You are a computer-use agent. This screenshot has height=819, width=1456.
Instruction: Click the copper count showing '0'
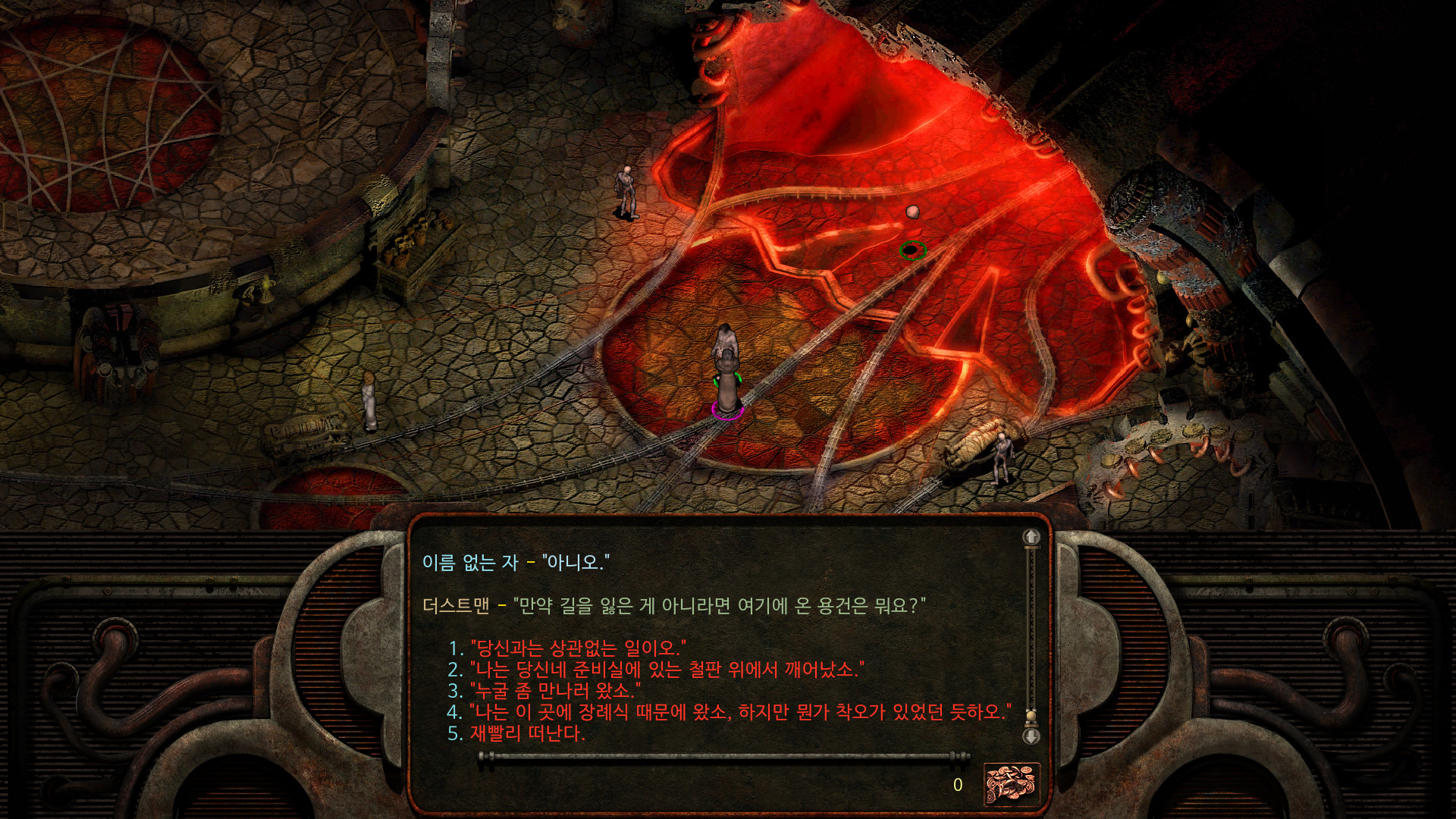pyautogui.click(x=957, y=786)
